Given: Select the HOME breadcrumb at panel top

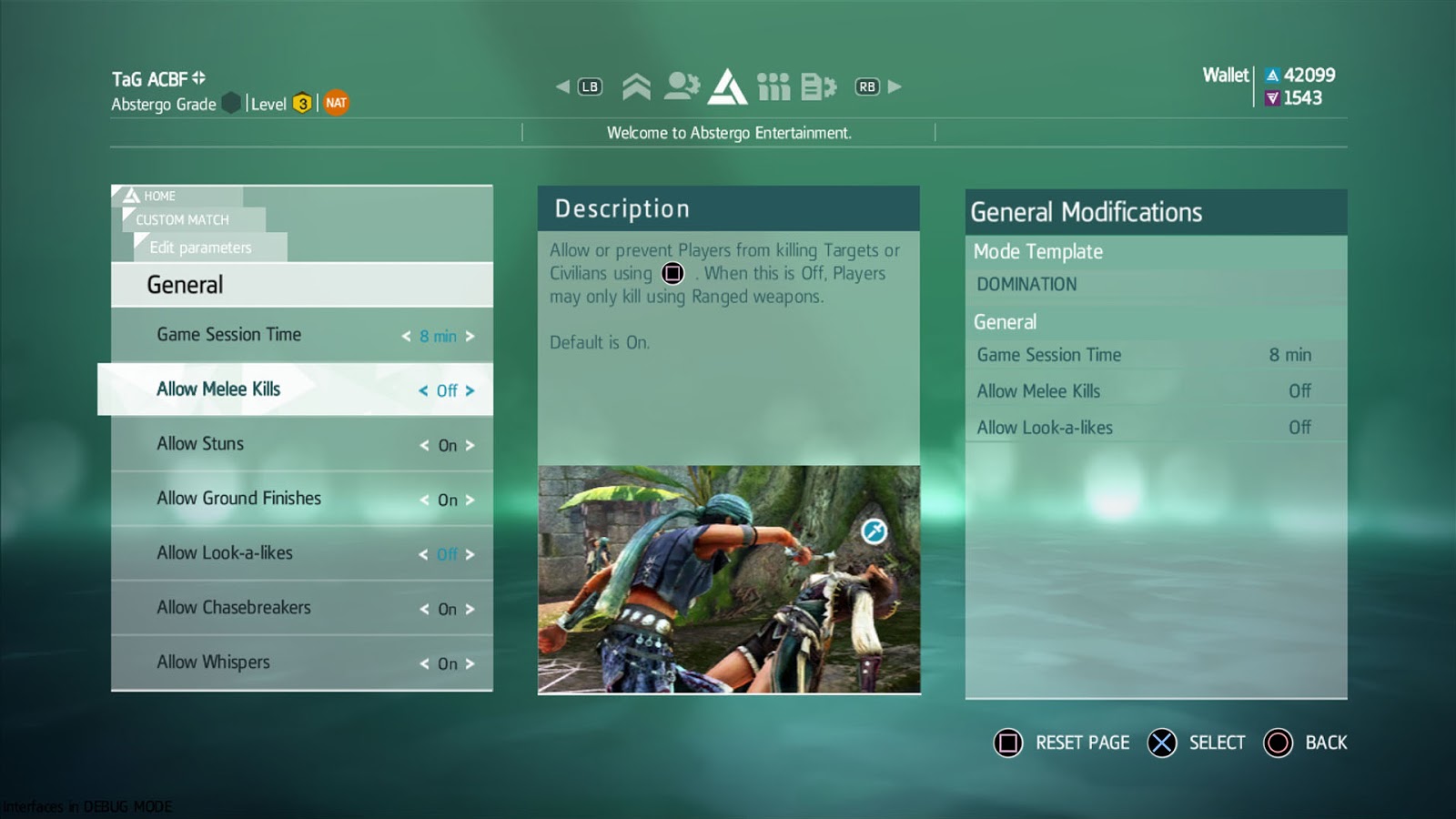Looking at the screenshot, I should [x=161, y=196].
